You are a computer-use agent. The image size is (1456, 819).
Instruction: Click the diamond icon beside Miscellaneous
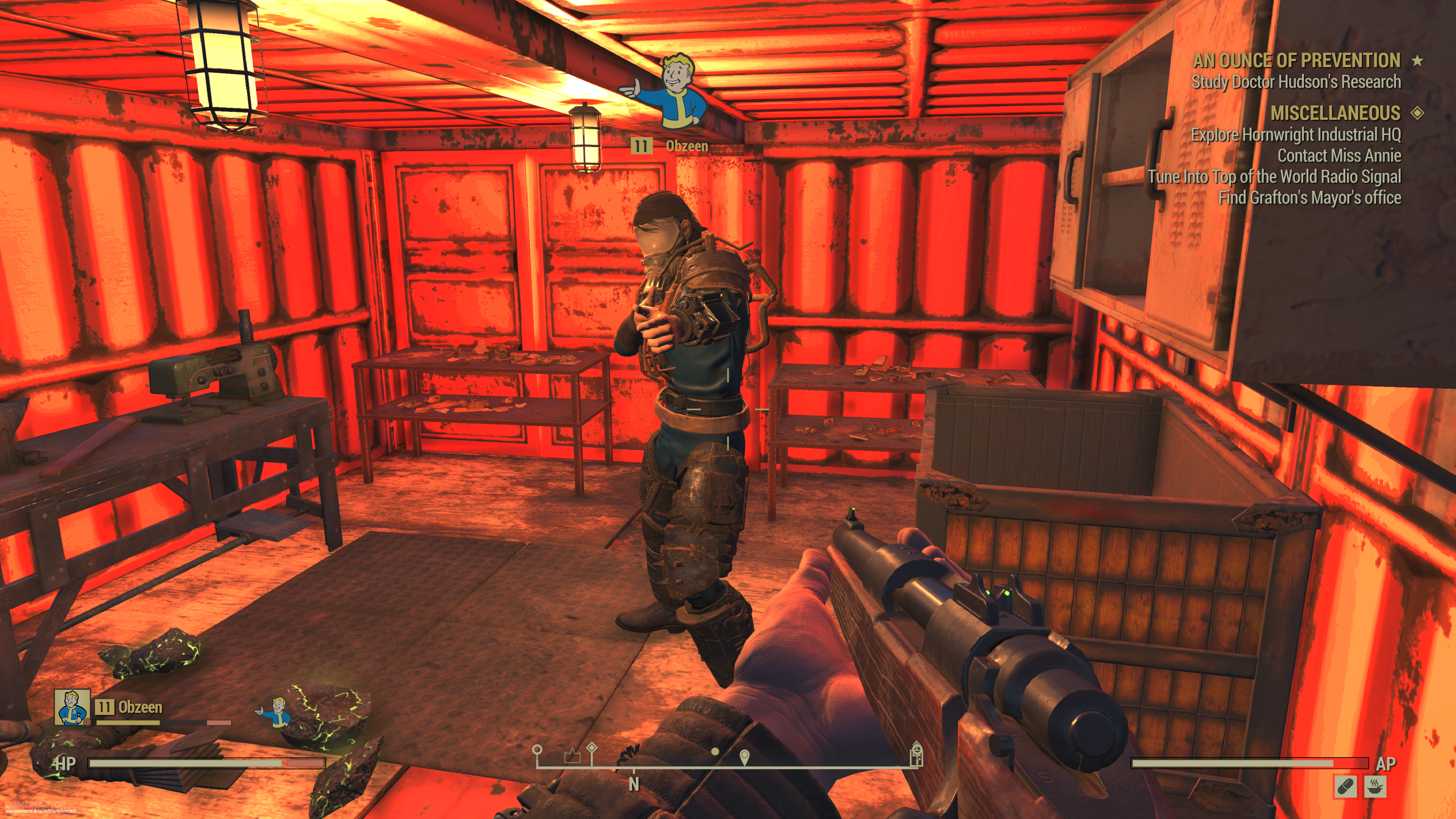pos(1417,113)
